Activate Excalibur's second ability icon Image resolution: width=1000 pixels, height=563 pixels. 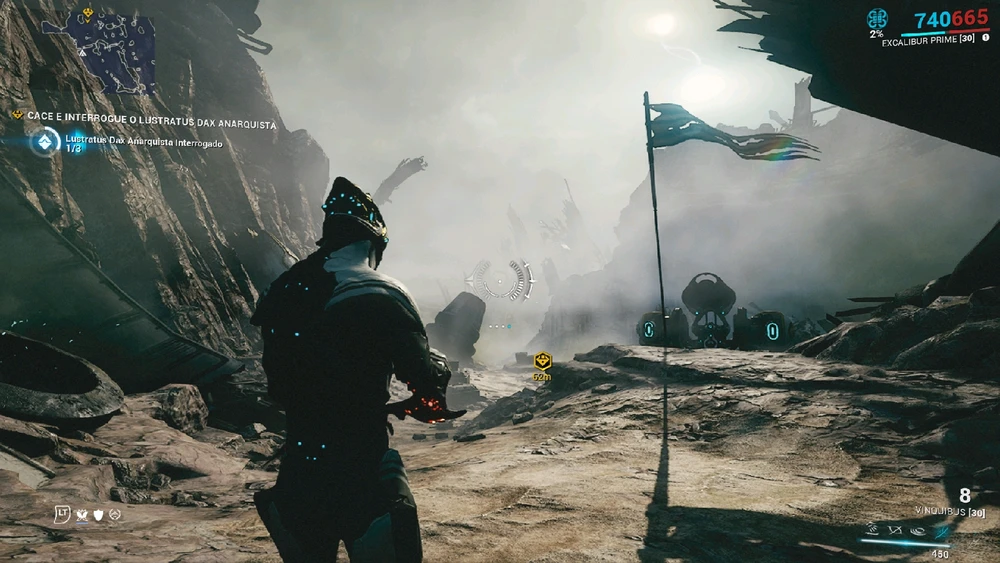(894, 529)
